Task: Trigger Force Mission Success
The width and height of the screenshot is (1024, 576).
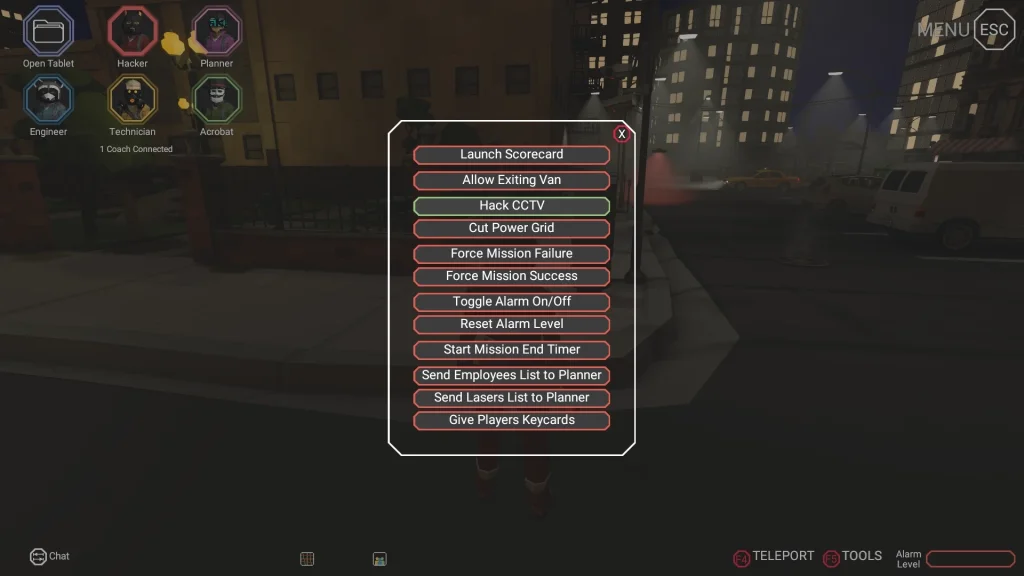Action: tap(511, 276)
